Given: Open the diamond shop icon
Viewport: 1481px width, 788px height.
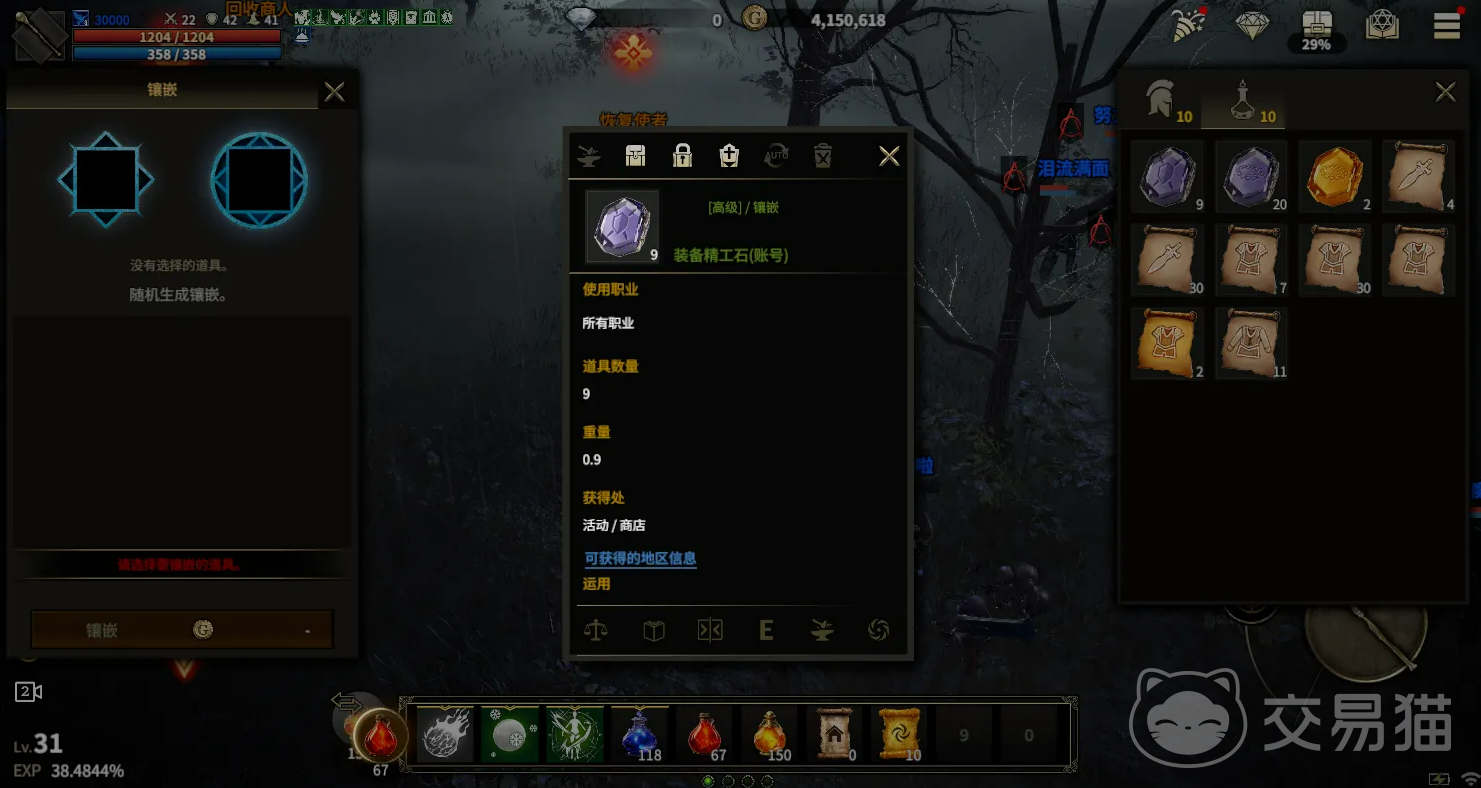Looking at the screenshot, I should (x=1252, y=26).
